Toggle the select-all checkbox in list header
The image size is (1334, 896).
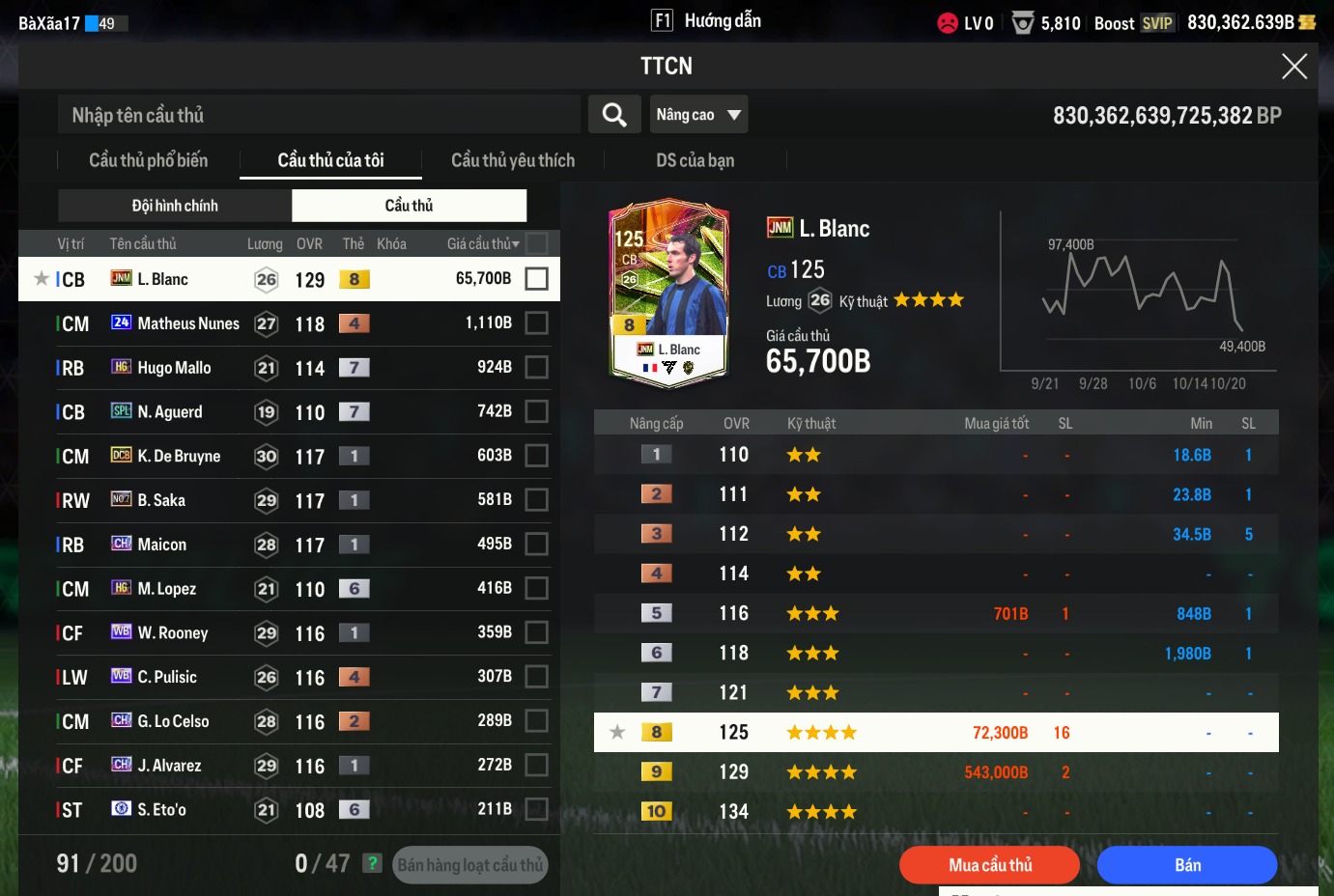tap(537, 243)
